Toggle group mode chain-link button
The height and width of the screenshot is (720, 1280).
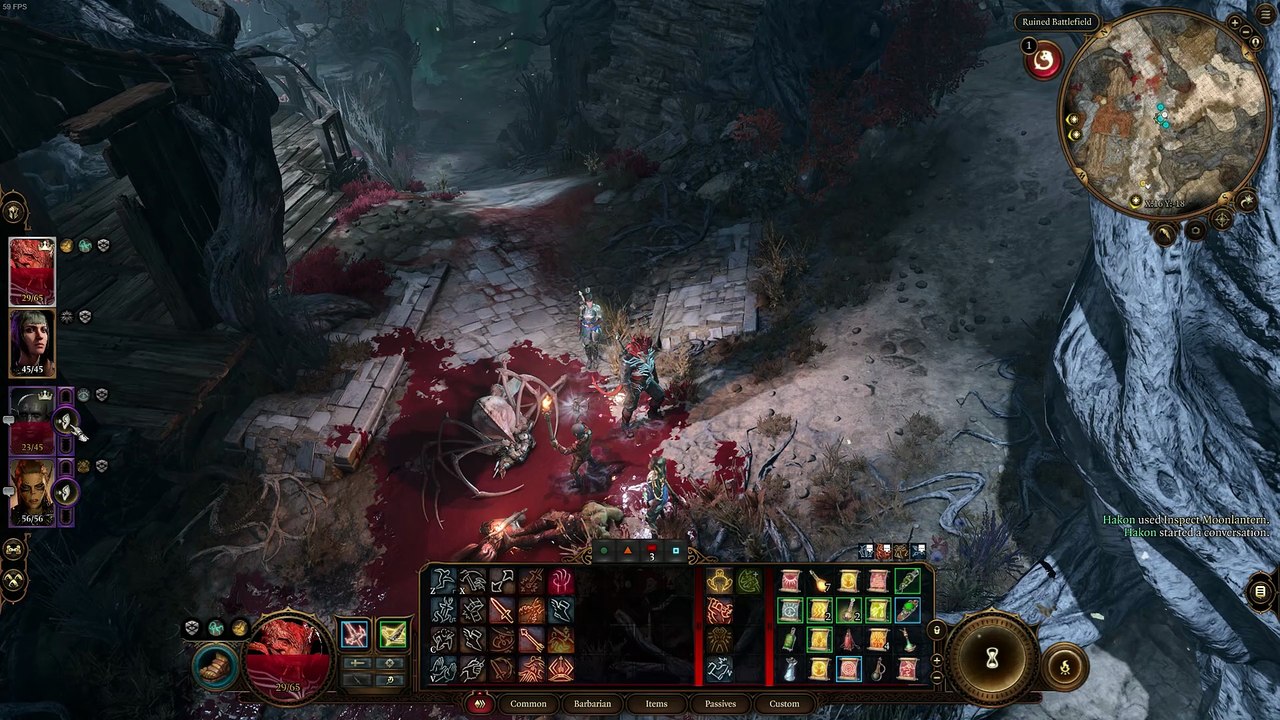click(14, 549)
